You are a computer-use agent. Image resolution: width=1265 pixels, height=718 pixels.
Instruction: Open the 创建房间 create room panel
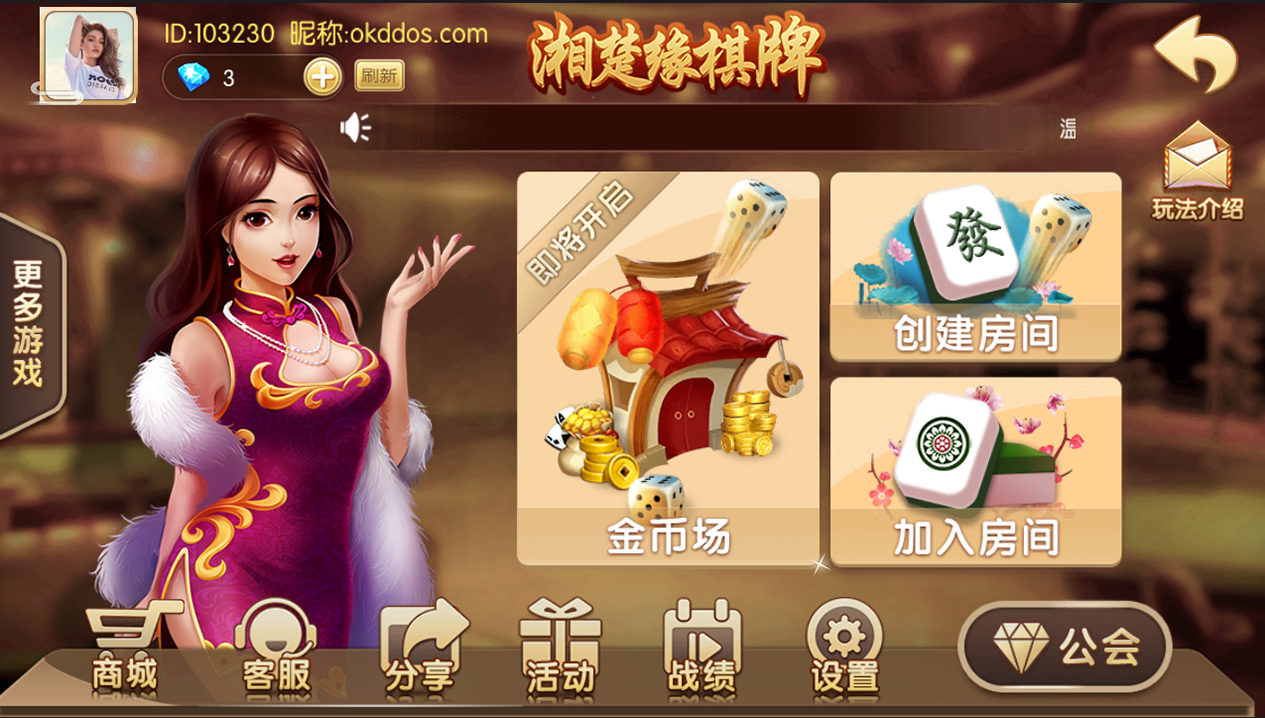[x=975, y=266]
